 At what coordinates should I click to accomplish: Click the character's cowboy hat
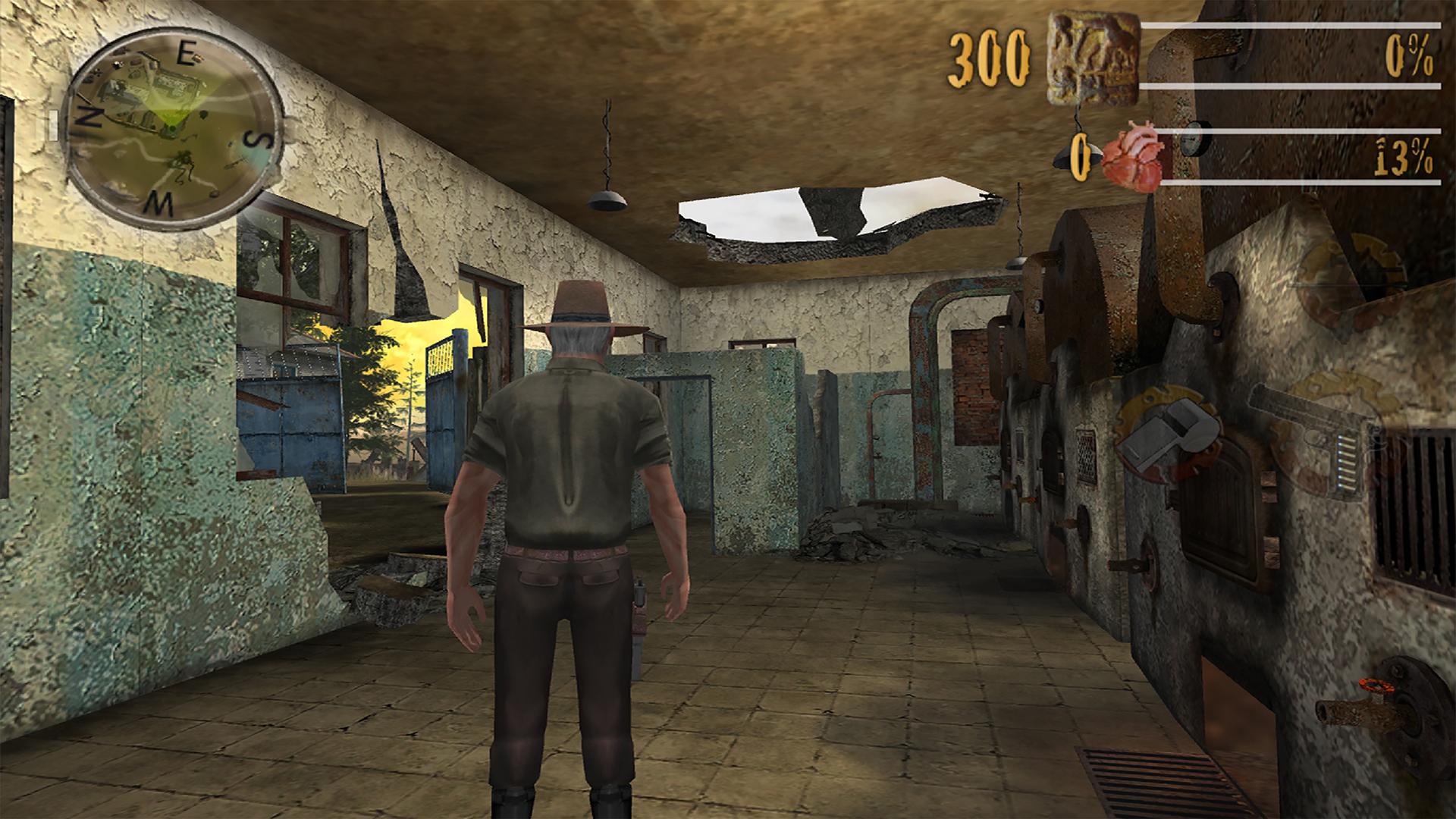(580, 307)
